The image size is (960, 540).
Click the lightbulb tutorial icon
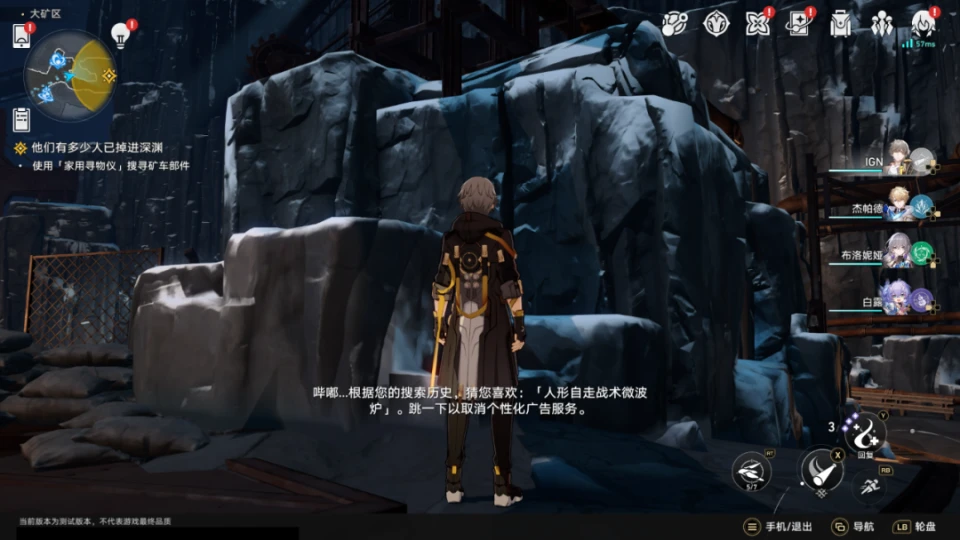[x=121, y=36]
